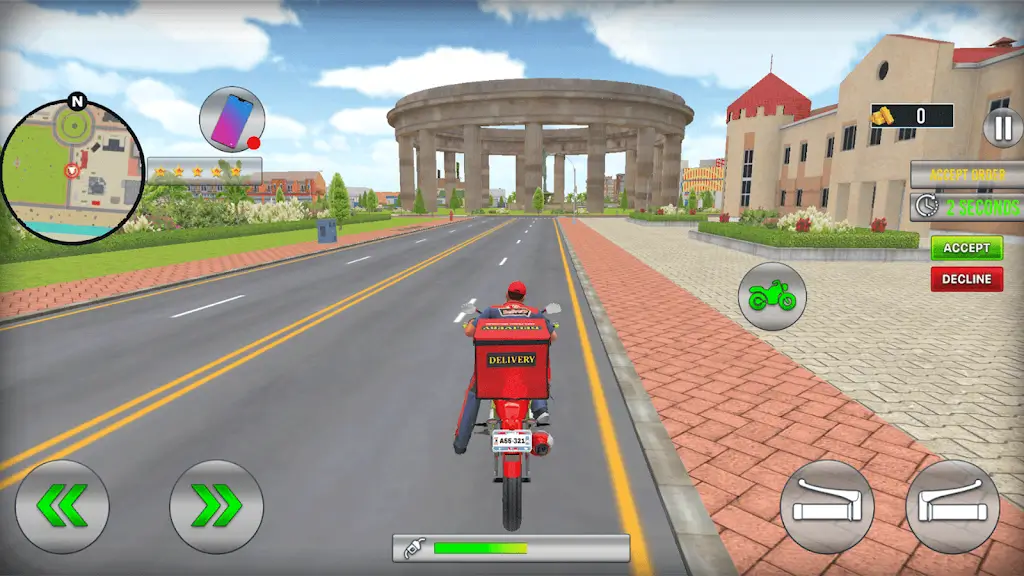Squeeze the right handlebar throttle lever

coord(952,506)
